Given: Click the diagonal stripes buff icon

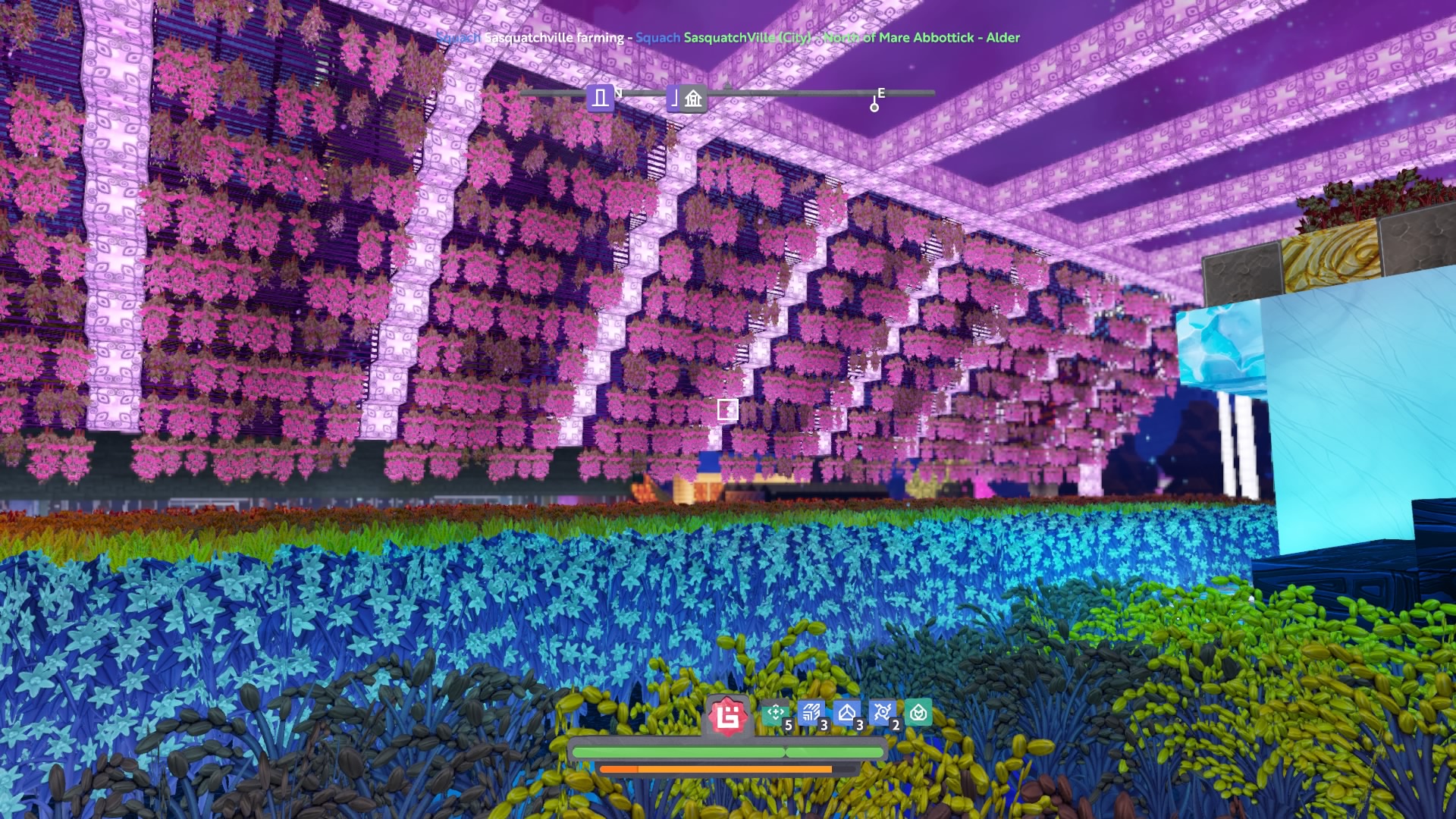Looking at the screenshot, I should (811, 713).
